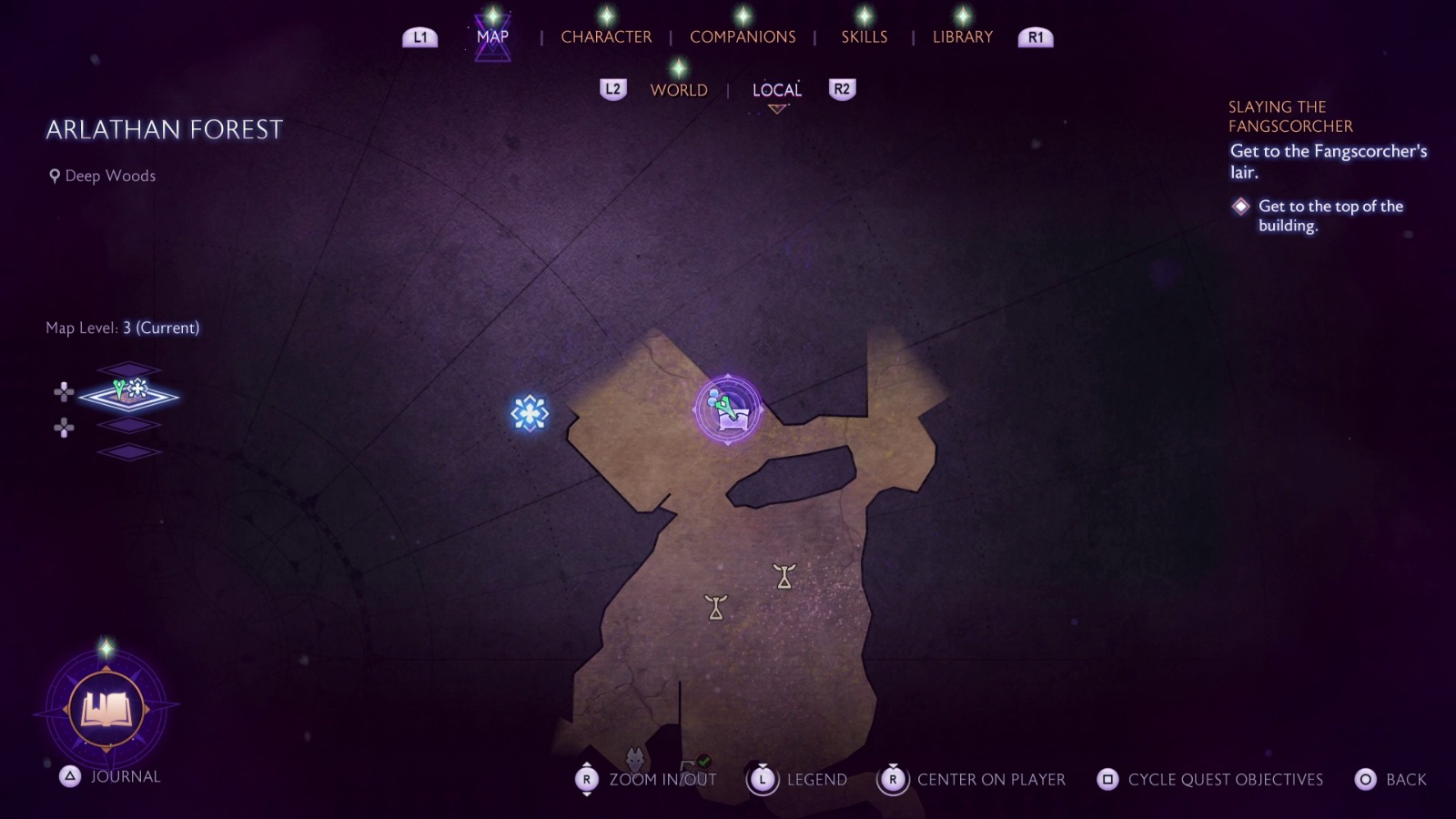Select the Map tab

pyautogui.click(x=492, y=36)
